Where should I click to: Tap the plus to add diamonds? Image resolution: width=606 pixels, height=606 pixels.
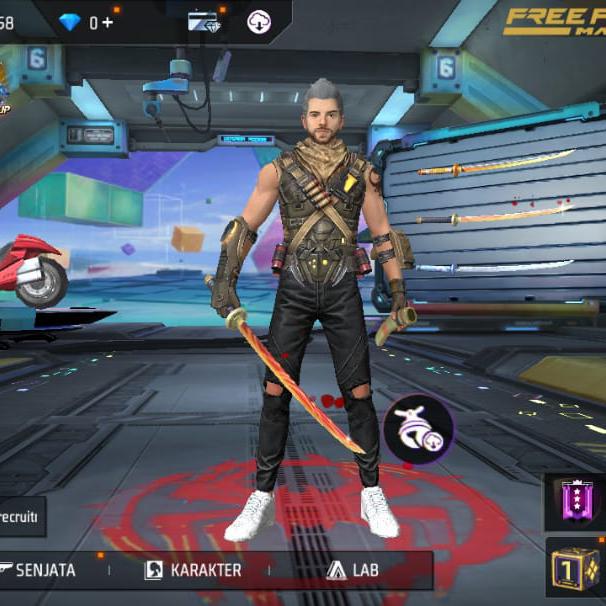coord(107,22)
